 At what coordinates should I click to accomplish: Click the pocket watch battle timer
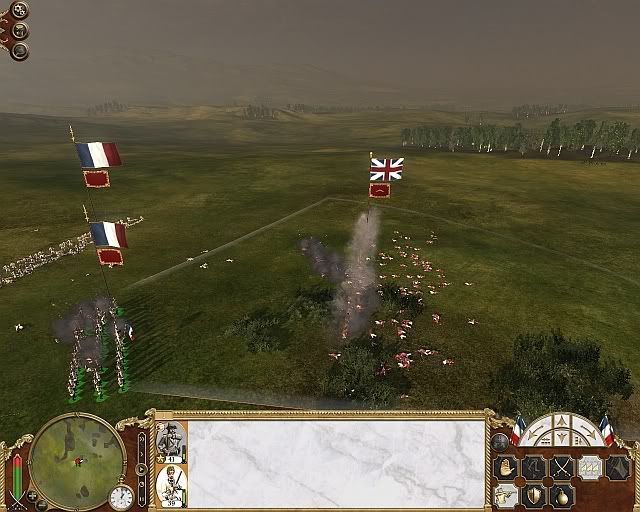point(121,497)
